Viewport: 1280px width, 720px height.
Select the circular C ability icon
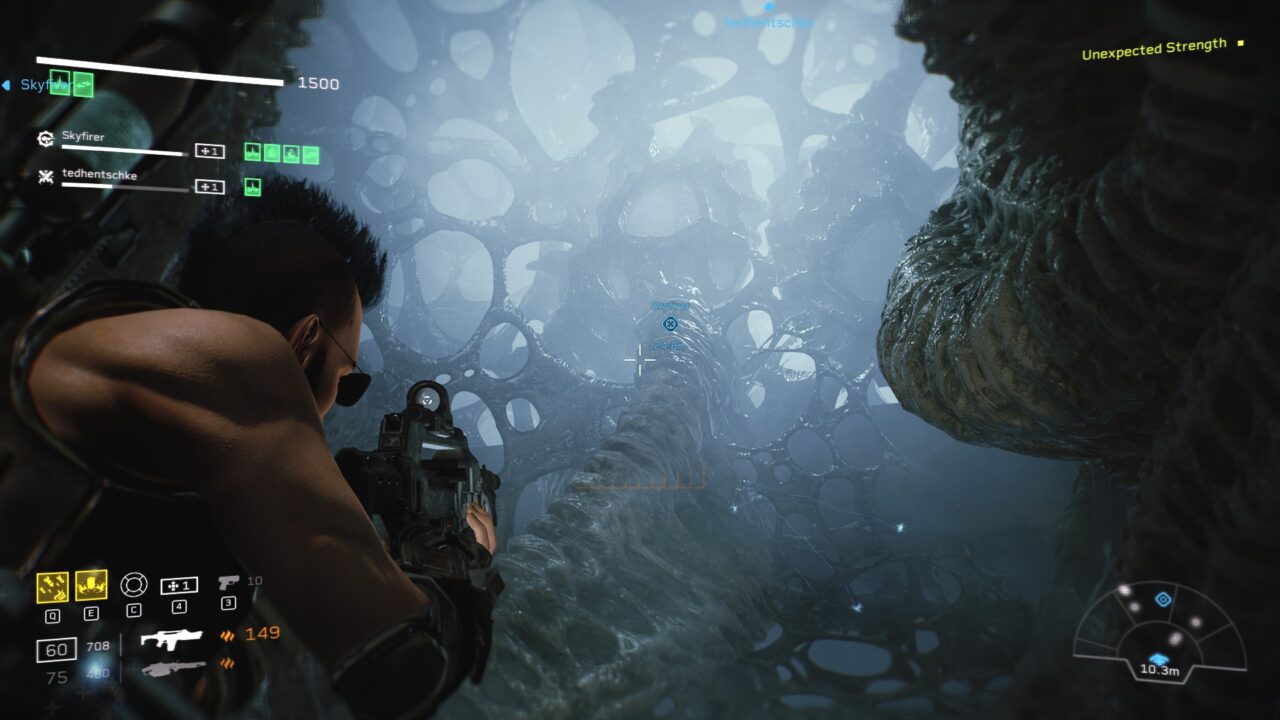pos(133,585)
